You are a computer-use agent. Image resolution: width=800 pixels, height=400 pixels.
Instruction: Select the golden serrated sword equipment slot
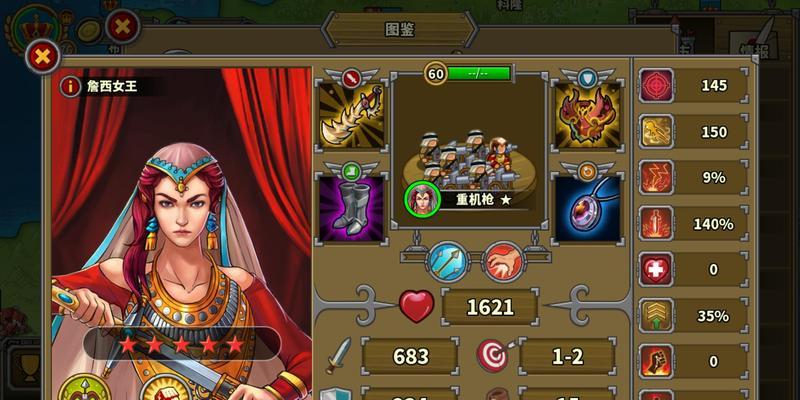[x=351, y=116]
